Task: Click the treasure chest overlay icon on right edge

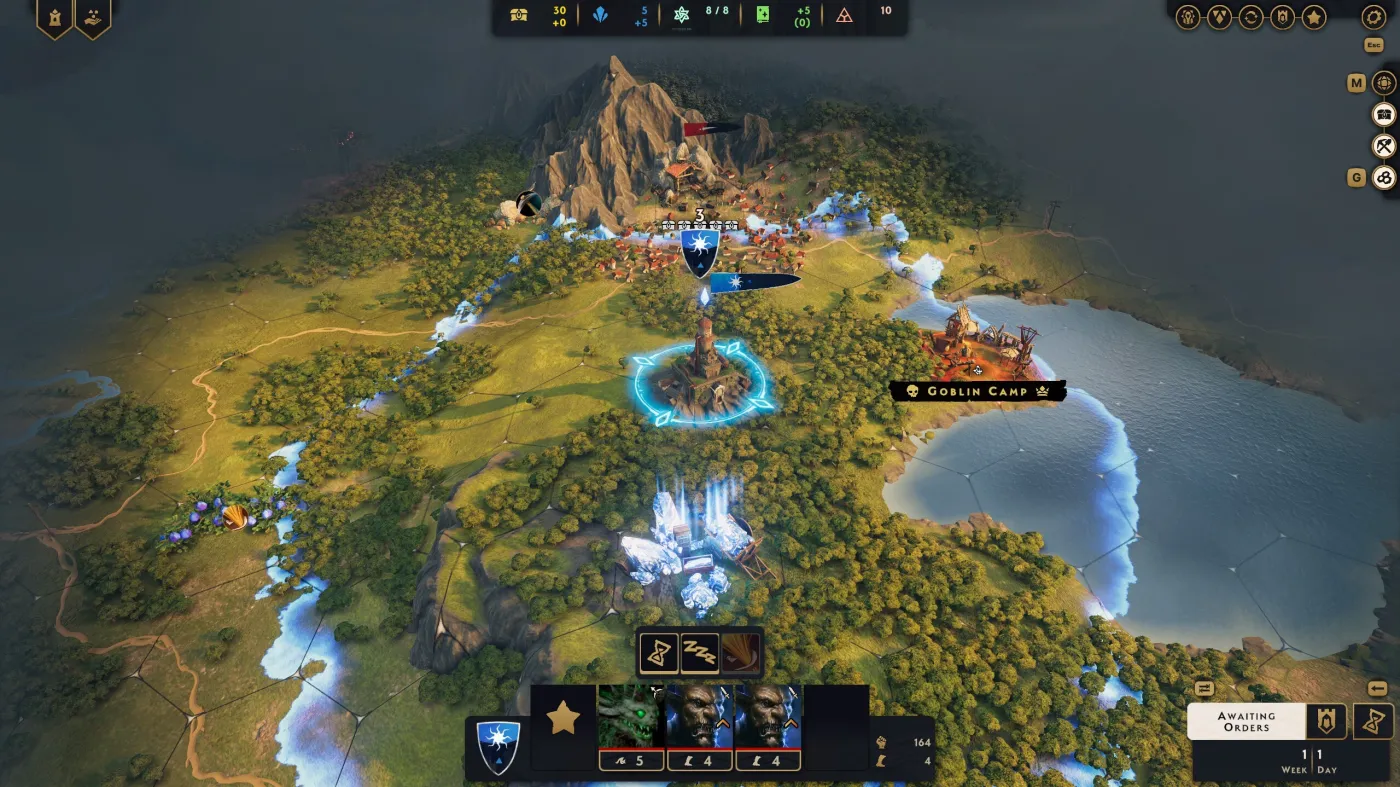Action: click(x=1384, y=115)
